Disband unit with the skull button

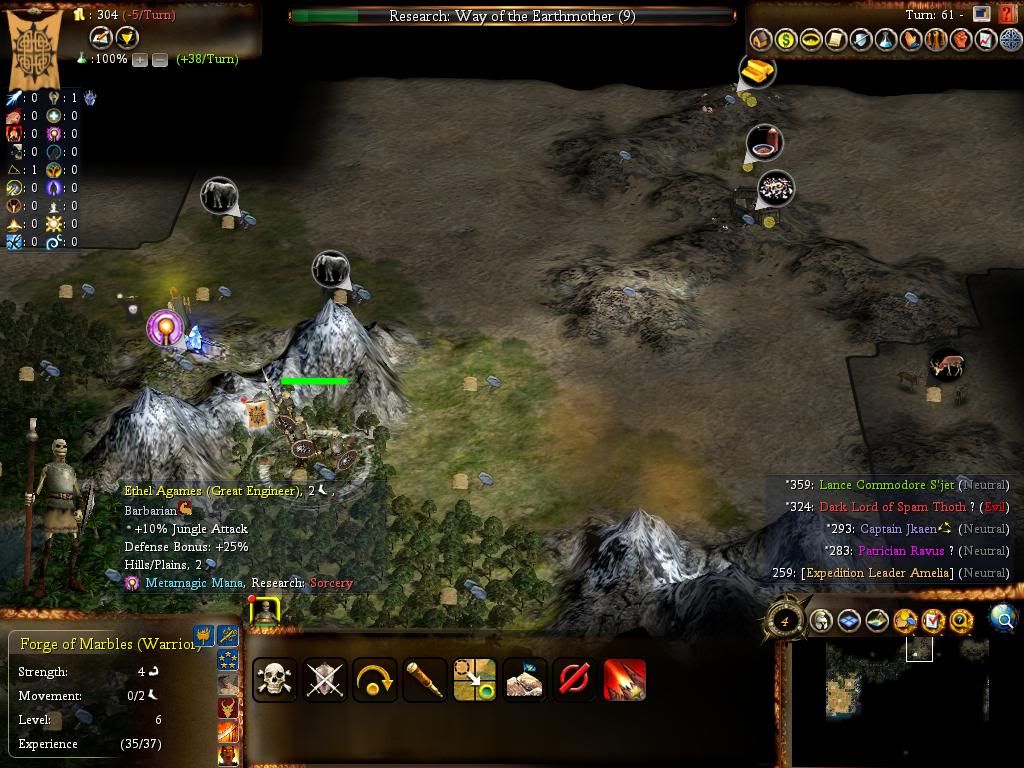click(274, 680)
